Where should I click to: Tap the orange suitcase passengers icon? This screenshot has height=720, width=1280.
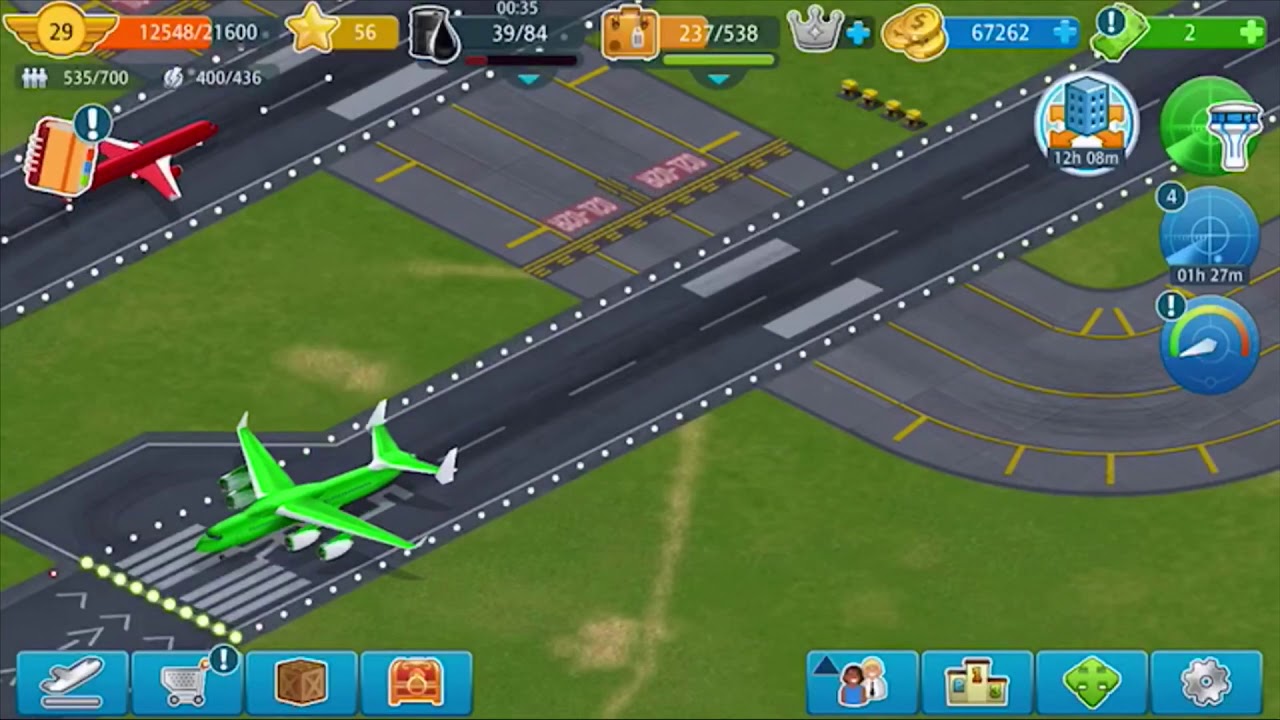[x=630, y=34]
